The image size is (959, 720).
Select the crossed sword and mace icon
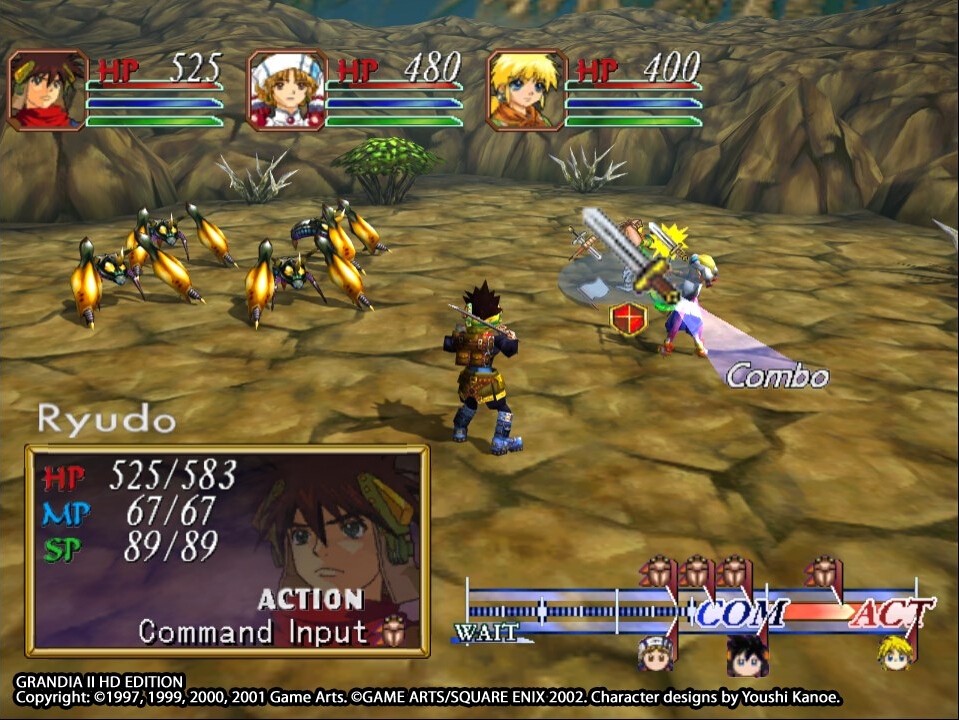(x=583, y=243)
